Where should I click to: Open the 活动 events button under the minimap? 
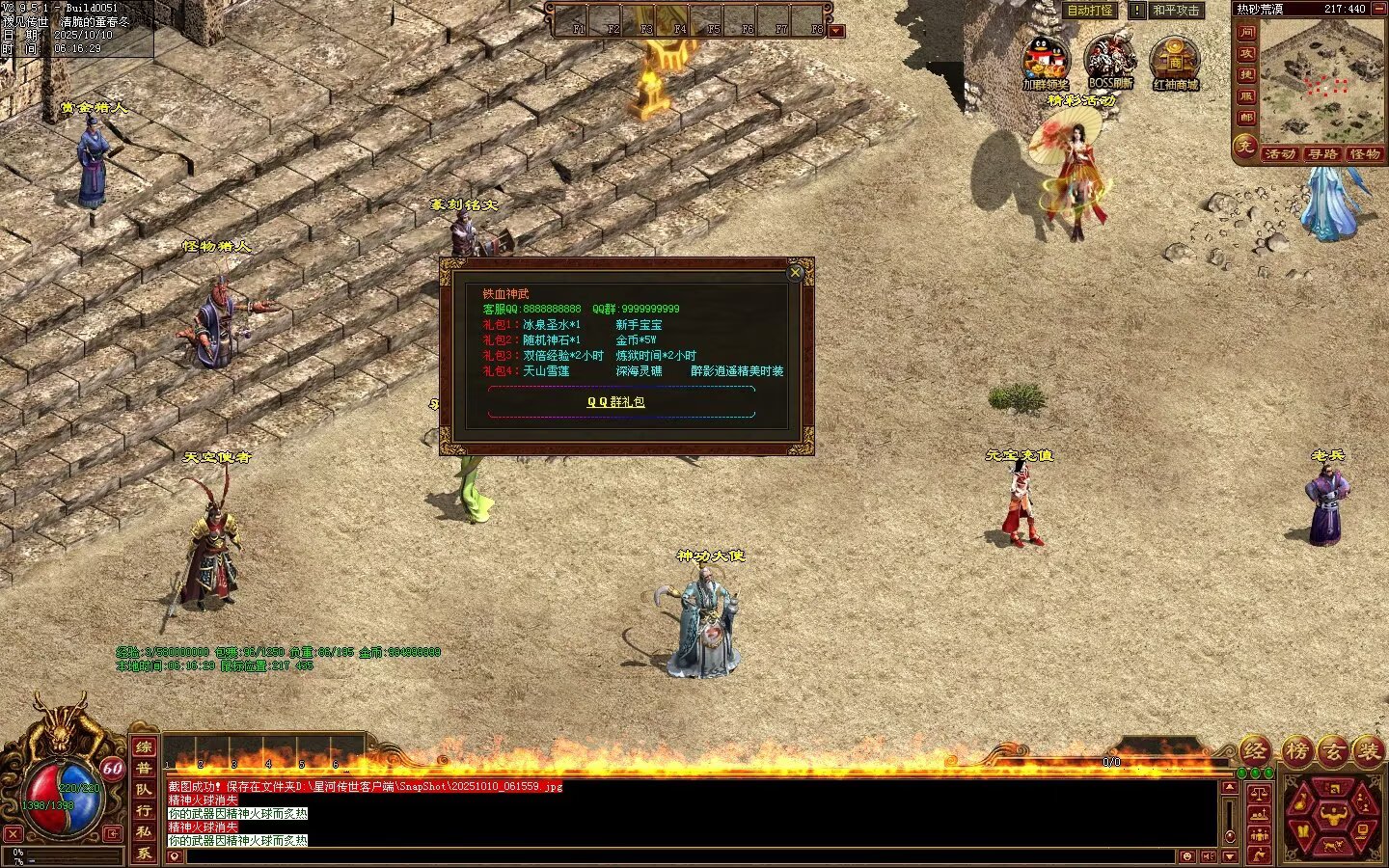(x=1280, y=154)
